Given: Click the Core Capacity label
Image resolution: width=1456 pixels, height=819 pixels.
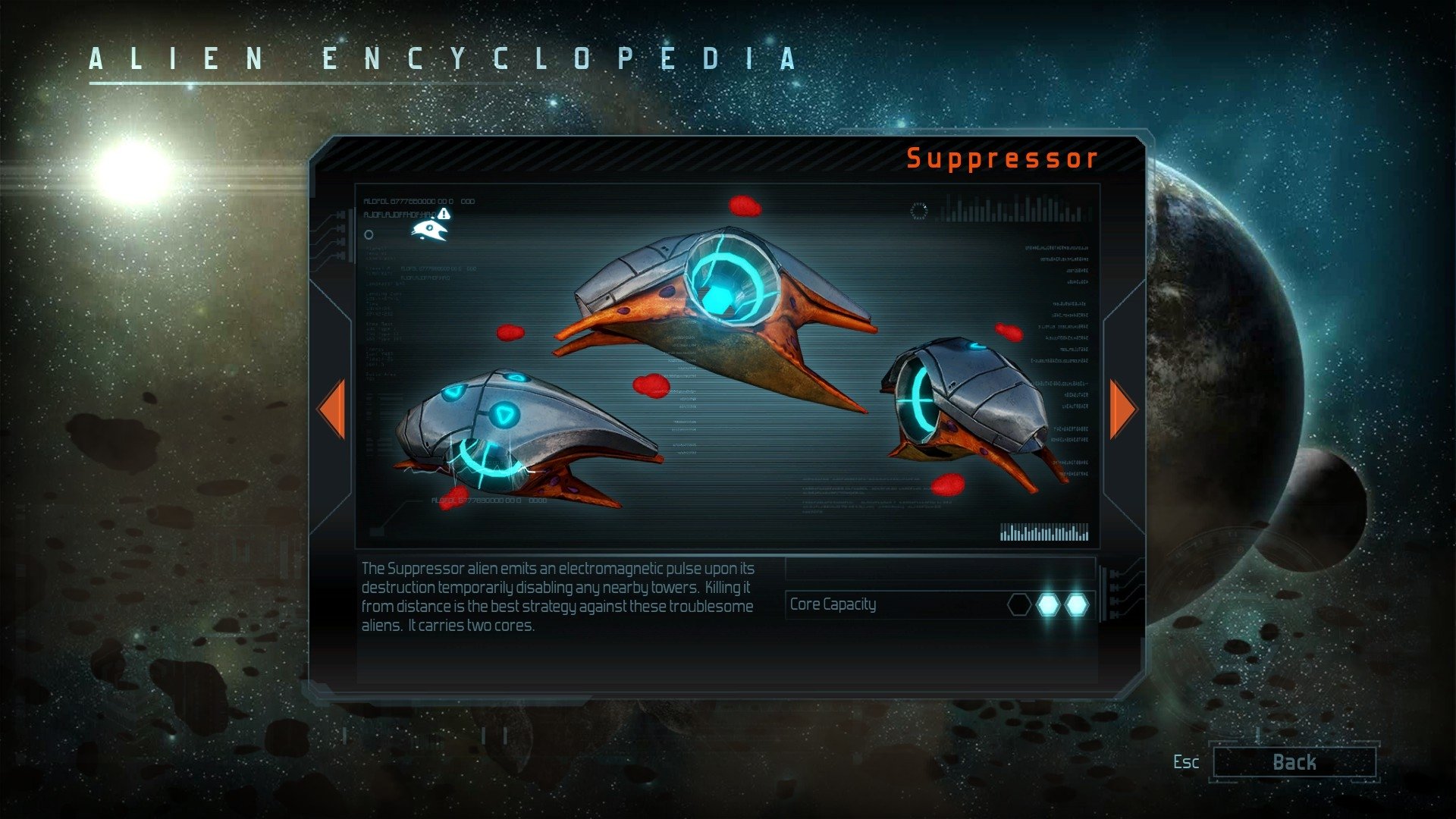Looking at the screenshot, I should click(831, 605).
